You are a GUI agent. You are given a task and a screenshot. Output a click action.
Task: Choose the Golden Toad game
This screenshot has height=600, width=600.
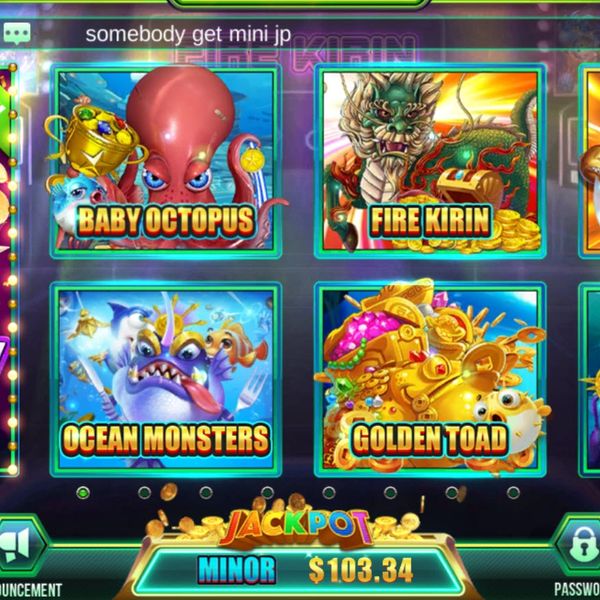[430, 378]
